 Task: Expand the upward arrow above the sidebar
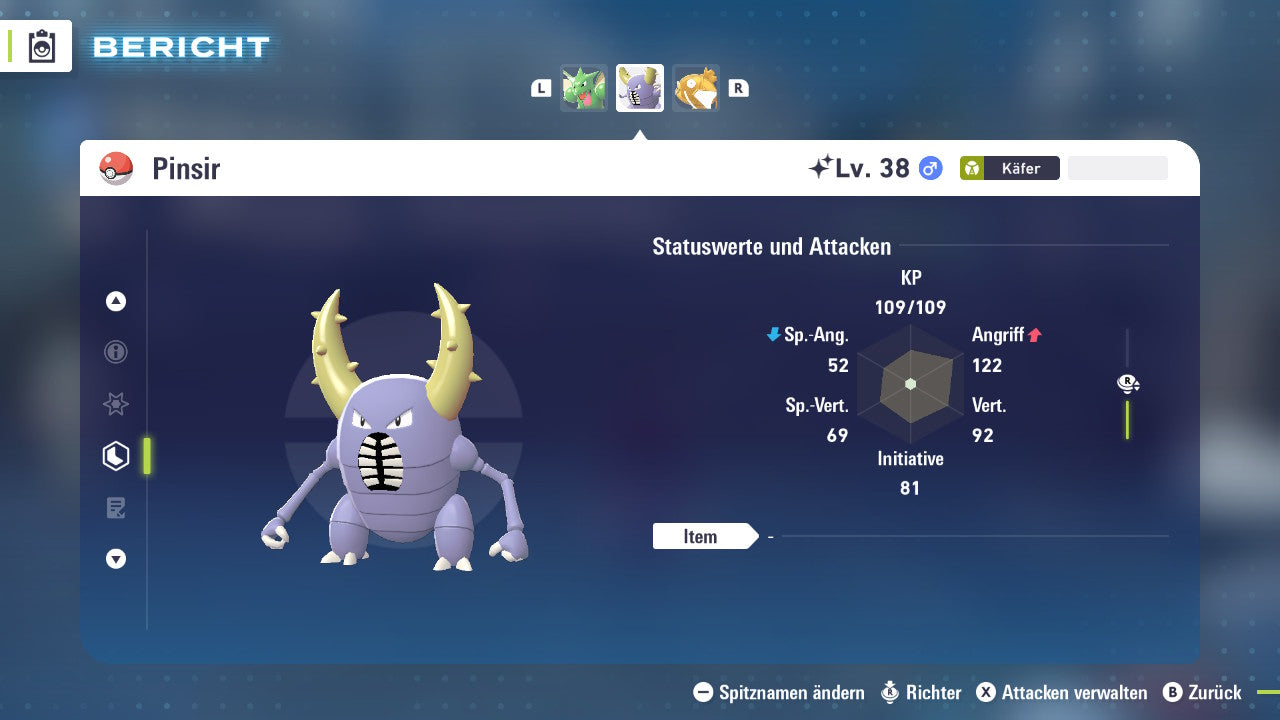[115, 300]
